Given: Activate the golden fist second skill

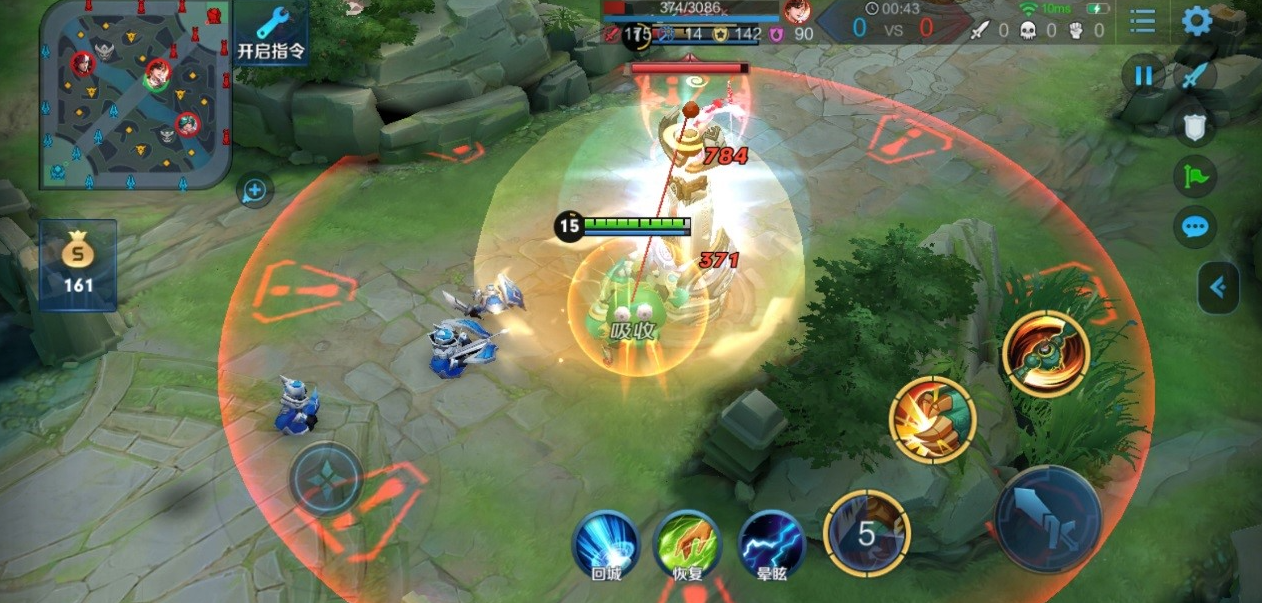Looking at the screenshot, I should 932,420.
